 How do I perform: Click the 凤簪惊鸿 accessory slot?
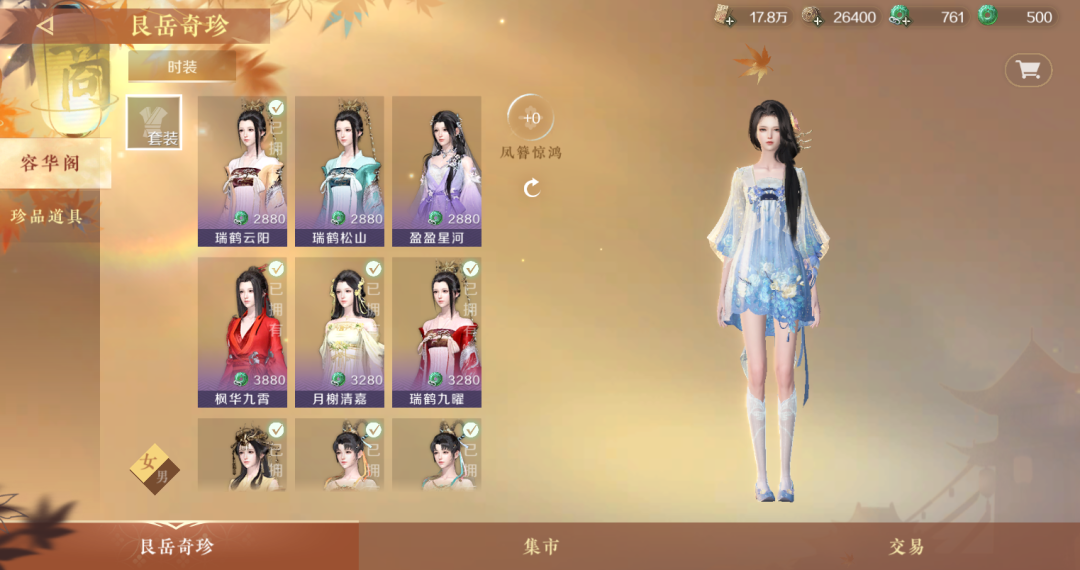tap(531, 118)
